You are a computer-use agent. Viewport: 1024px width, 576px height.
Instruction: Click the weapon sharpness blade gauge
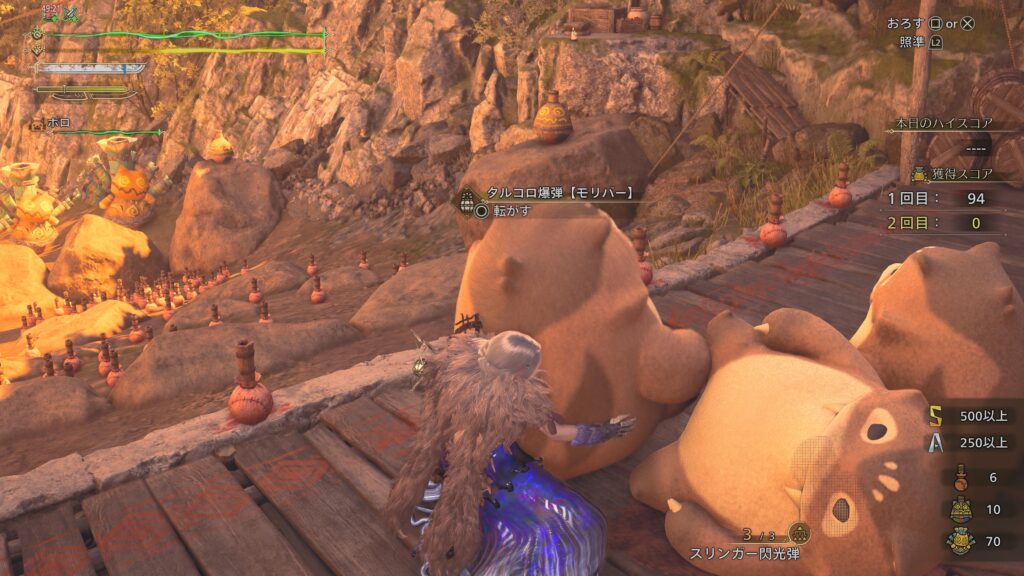pyautogui.click(x=90, y=69)
